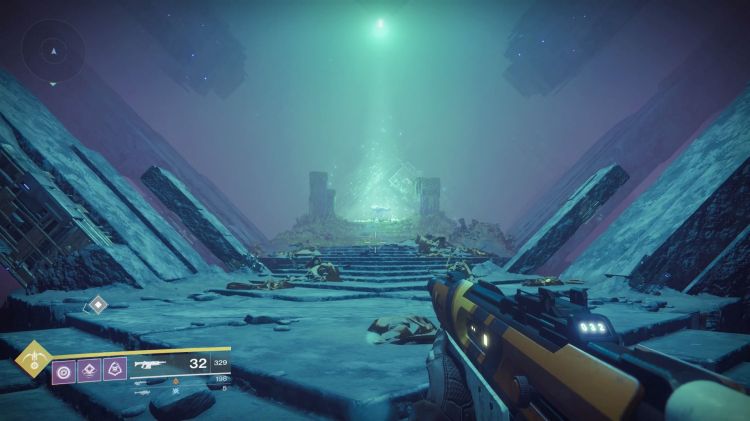Select the grenade ability icon

pos(65,370)
